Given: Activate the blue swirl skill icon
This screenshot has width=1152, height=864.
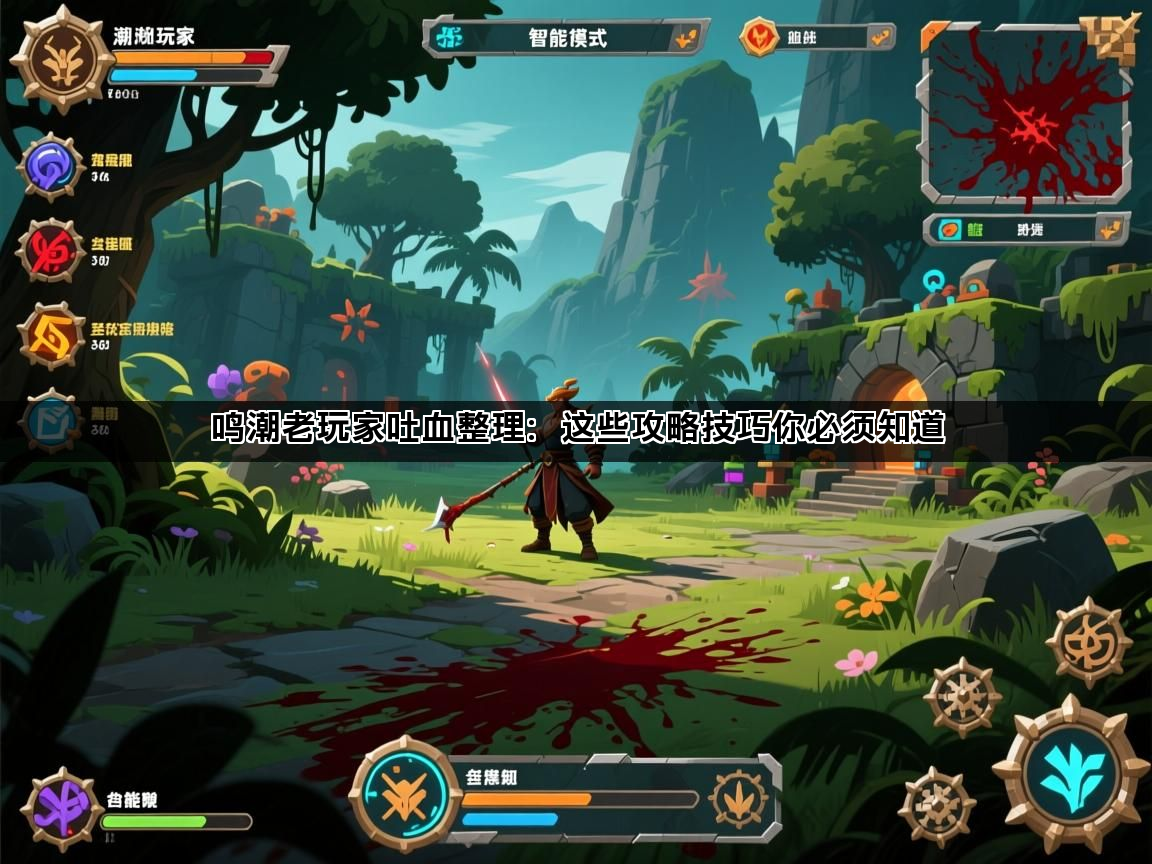Looking at the screenshot, I should [50, 167].
